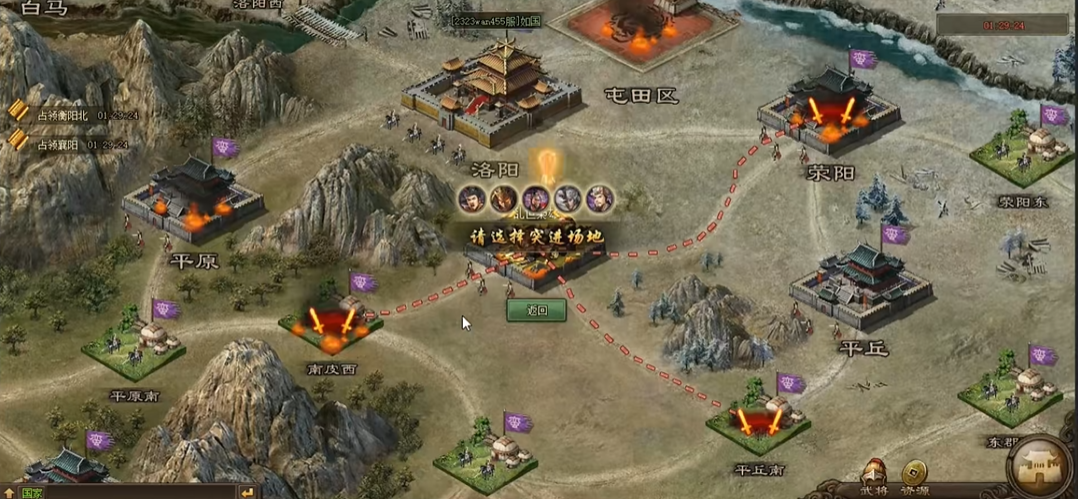1078x499 pixels.
Task: Open the 资源 resources menu
Action: (x=913, y=476)
